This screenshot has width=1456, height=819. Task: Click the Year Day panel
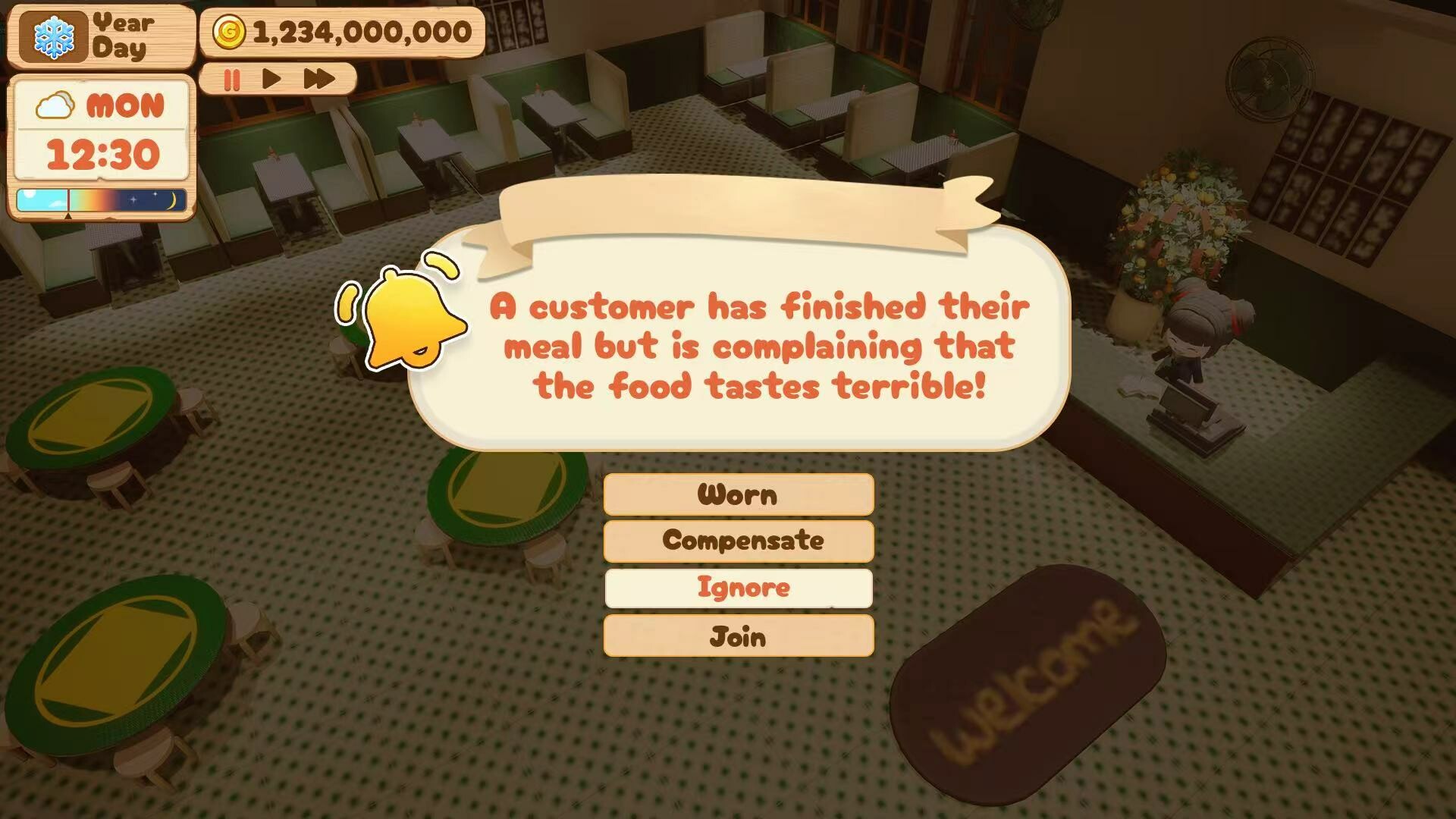[x=125, y=34]
